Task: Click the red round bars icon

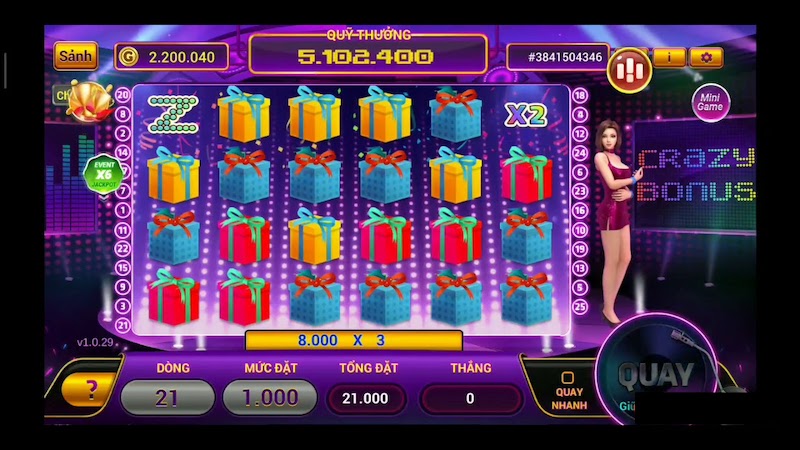Action: pos(629,66)
